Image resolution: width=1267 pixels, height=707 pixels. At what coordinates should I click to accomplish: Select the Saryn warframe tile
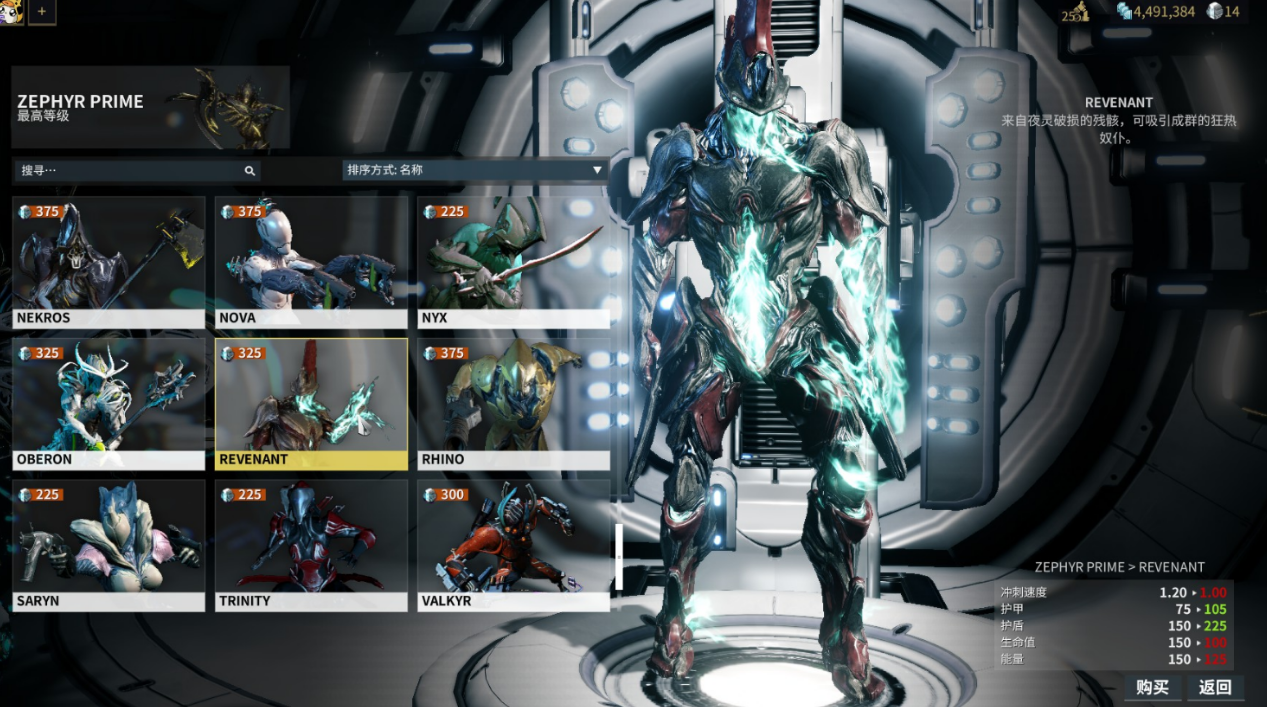click(x=108, y=545)
